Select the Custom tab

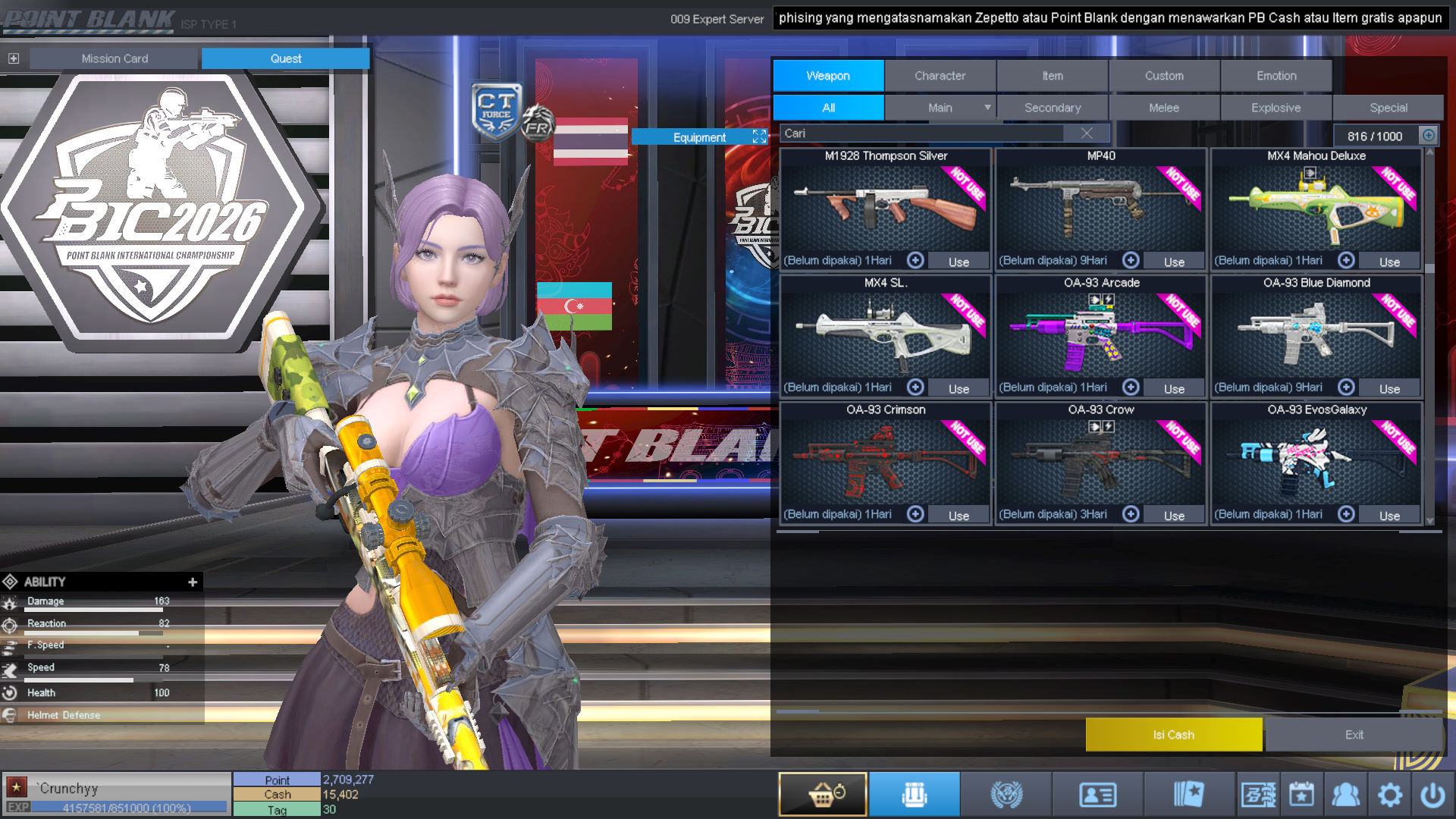1164,76
